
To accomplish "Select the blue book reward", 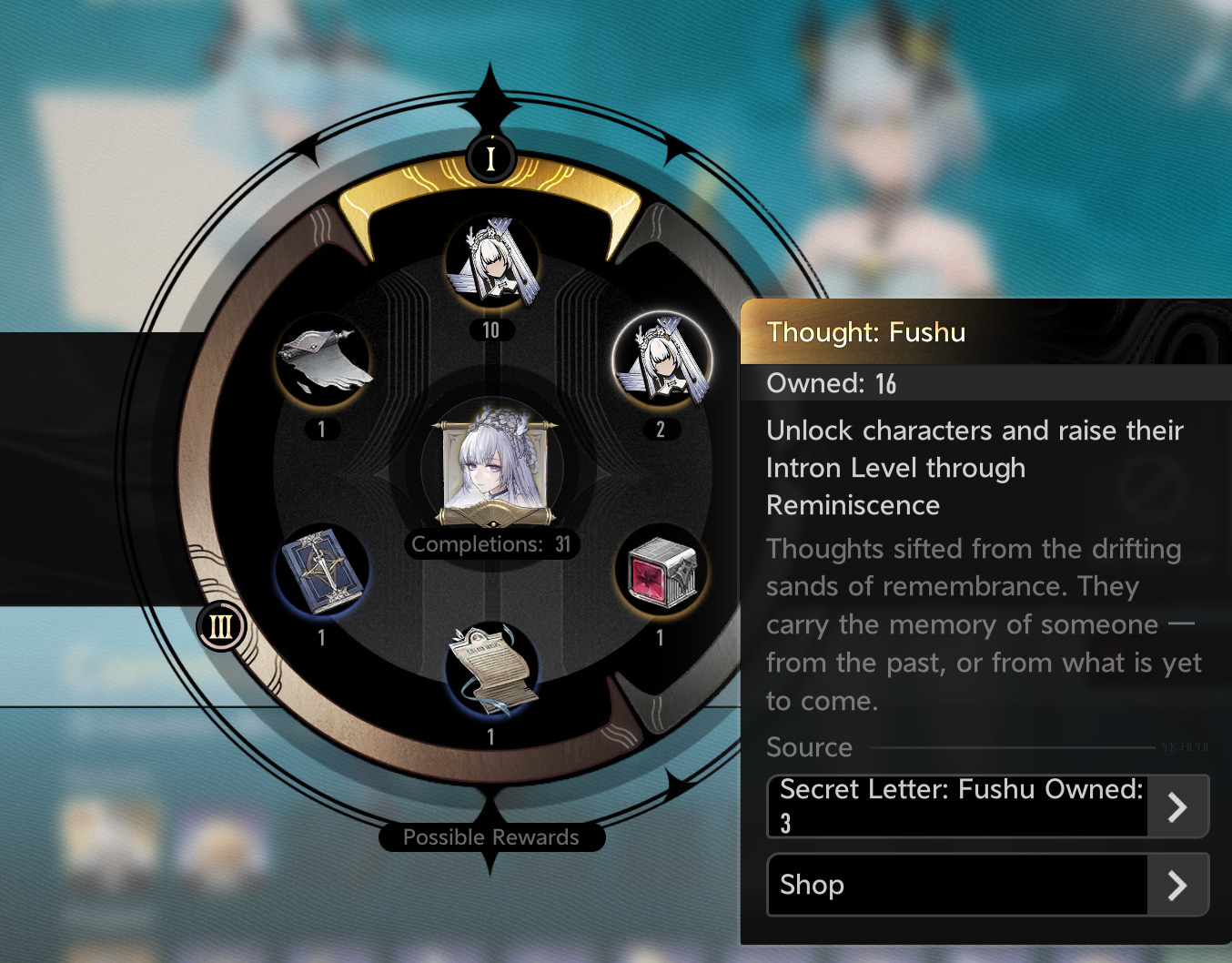I will point(322,573).
